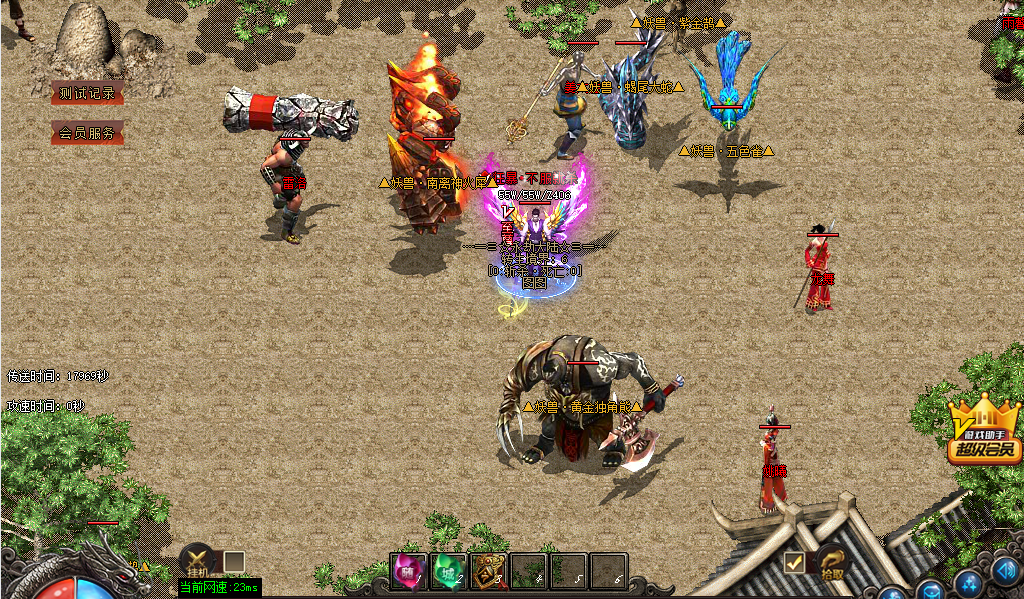The width and height of the screenshot is (1024, 599).
Task: Click the 拾取 pickup button
Action: tap(832, 564)
